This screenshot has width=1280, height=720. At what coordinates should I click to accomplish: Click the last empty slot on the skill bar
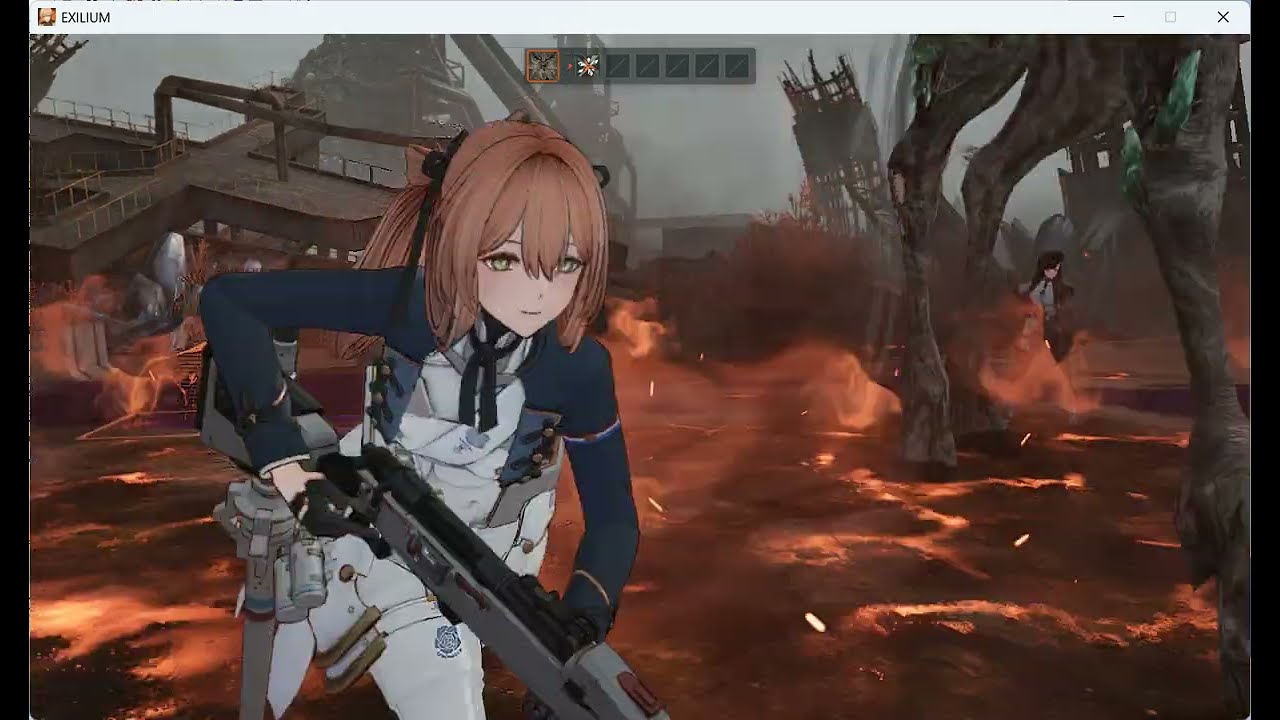click(734, 66)
